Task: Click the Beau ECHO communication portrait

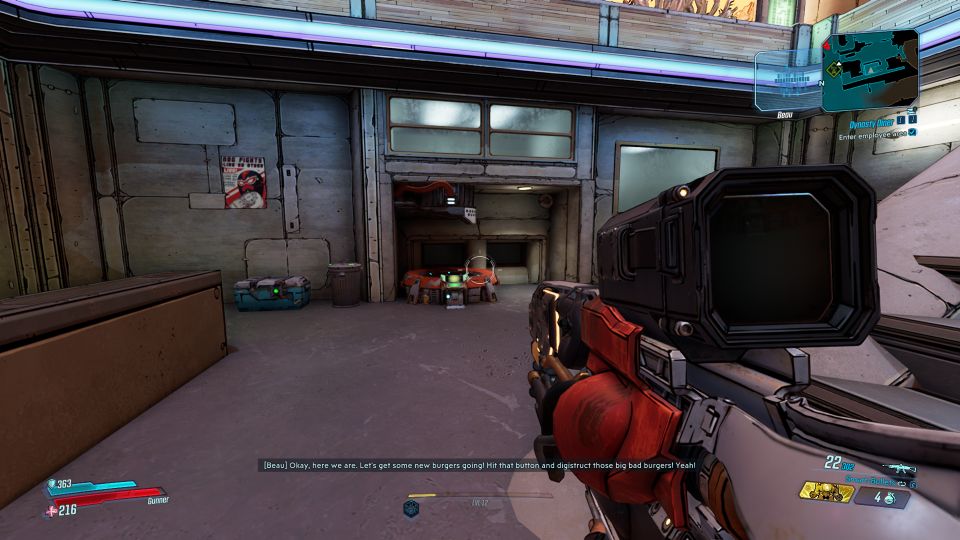Action: (786, 82)
